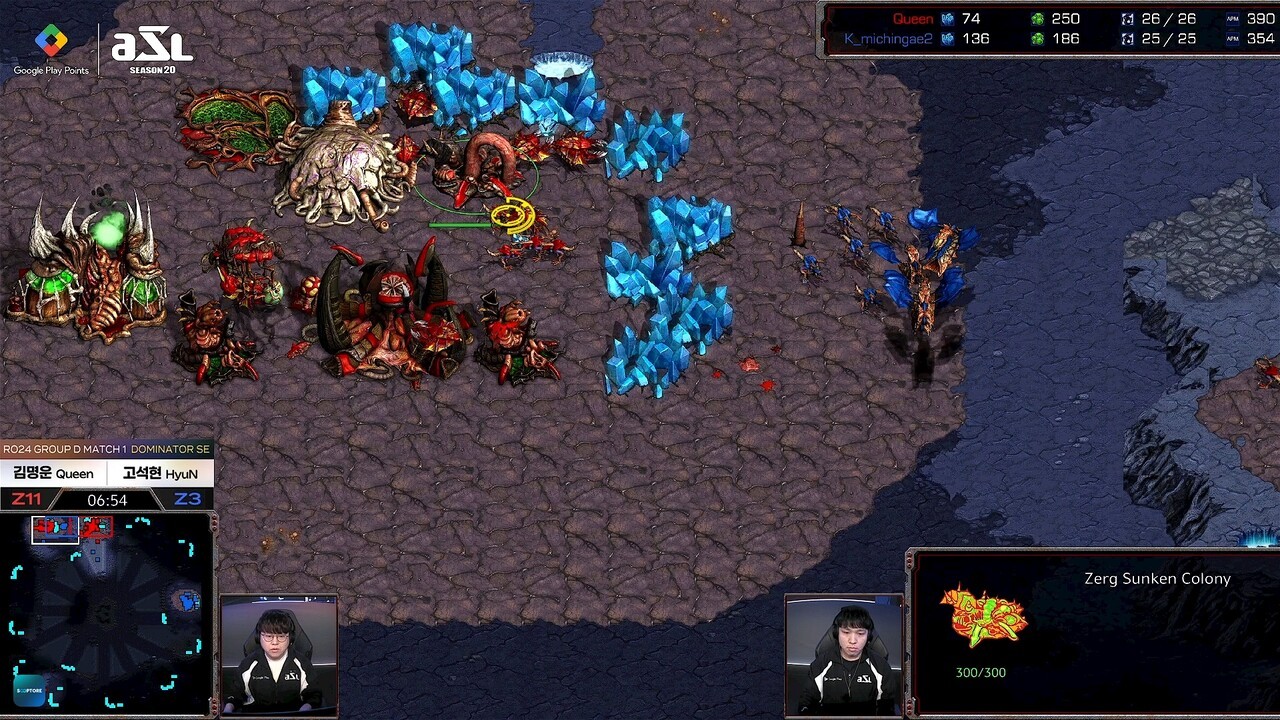Viewport: 1280px width, 720px height.
Task: Select the Zerg Sunken Colony wireframe portrait
Action: click(x=983, y=616)
